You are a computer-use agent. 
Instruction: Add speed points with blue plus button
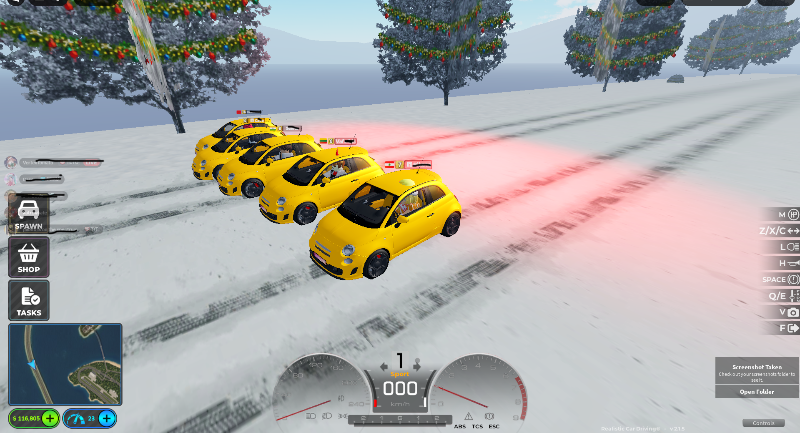pyautogui.click(x=106, y=418)
